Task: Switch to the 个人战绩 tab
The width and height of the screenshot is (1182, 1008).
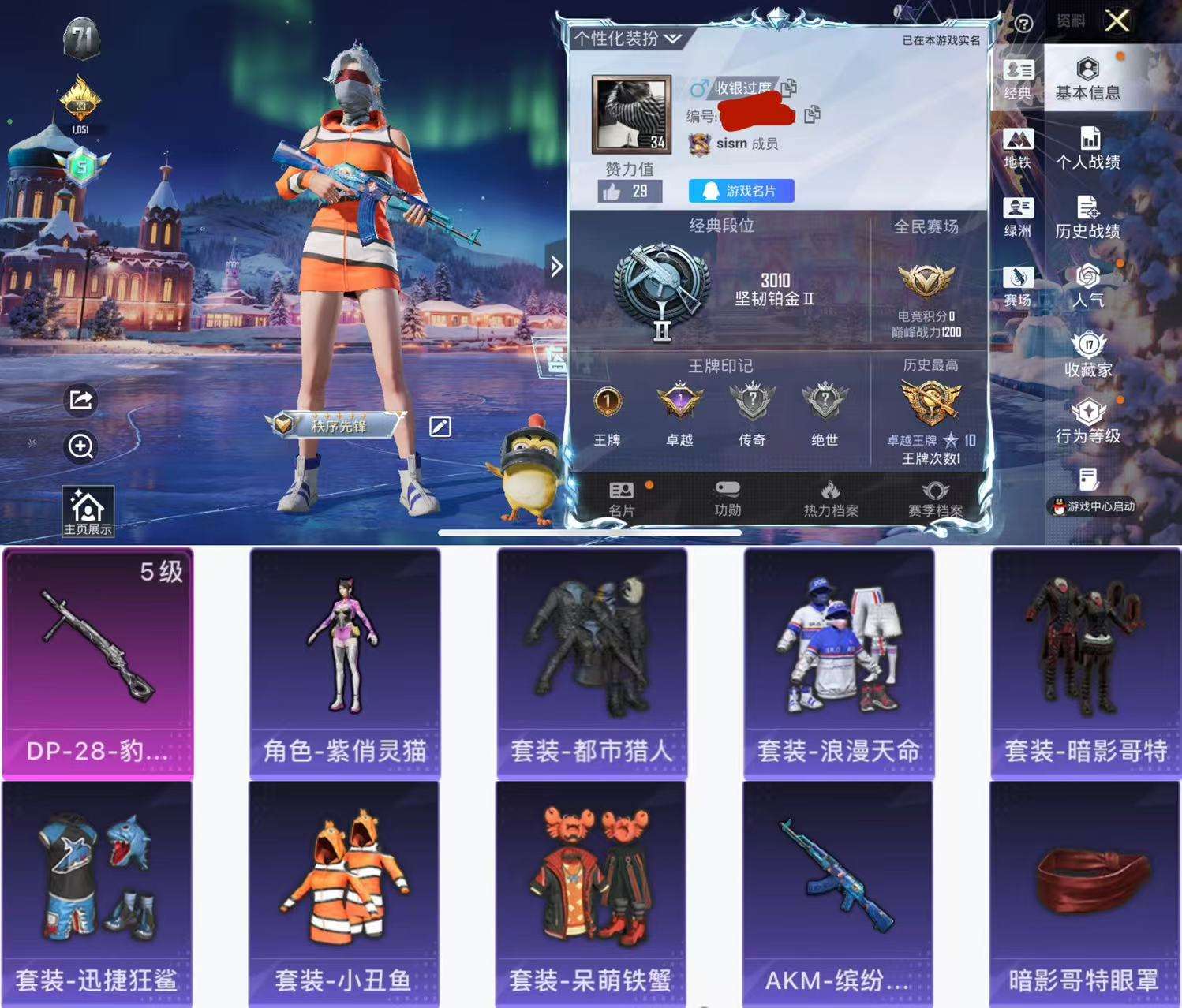Action: point(1089,150)
